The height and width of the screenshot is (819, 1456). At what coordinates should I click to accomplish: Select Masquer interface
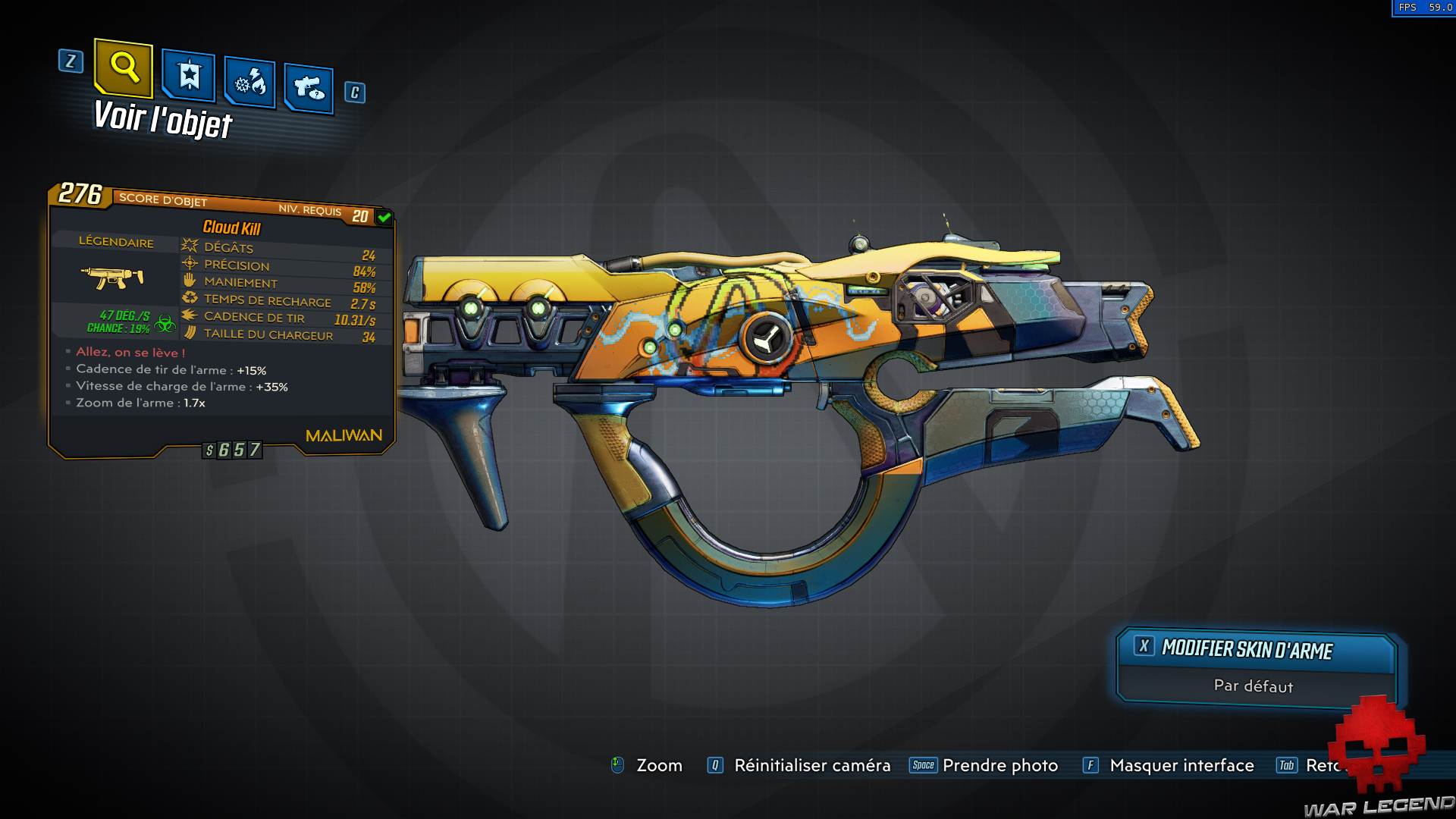(x=1181, y=765)
